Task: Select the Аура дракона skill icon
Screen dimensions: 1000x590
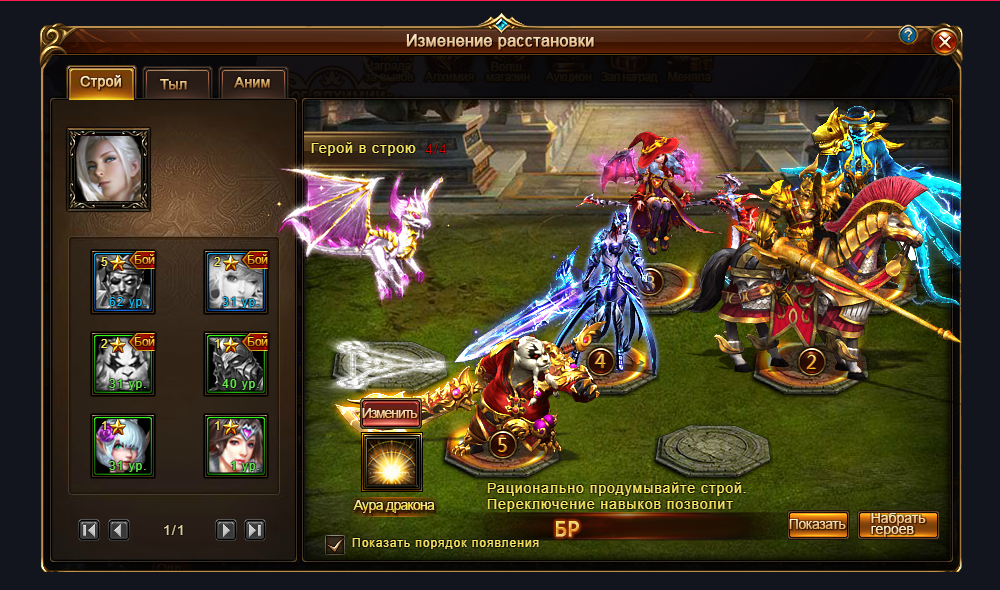Action: click(392, 463)
